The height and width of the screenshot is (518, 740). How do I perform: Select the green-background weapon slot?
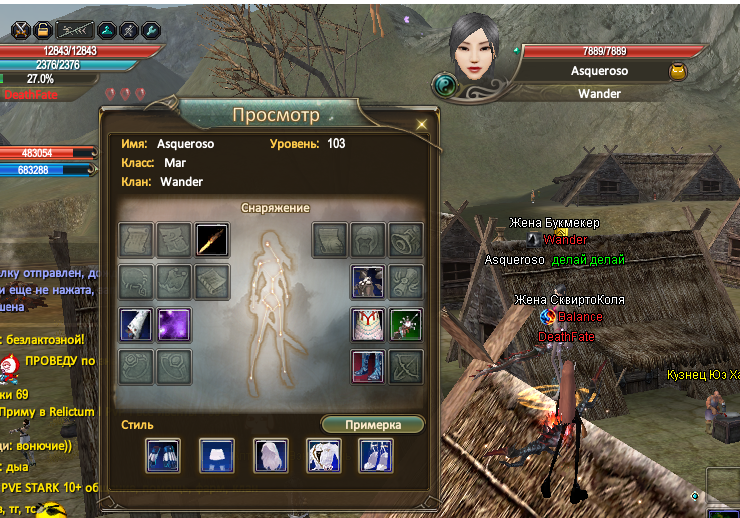406,325
